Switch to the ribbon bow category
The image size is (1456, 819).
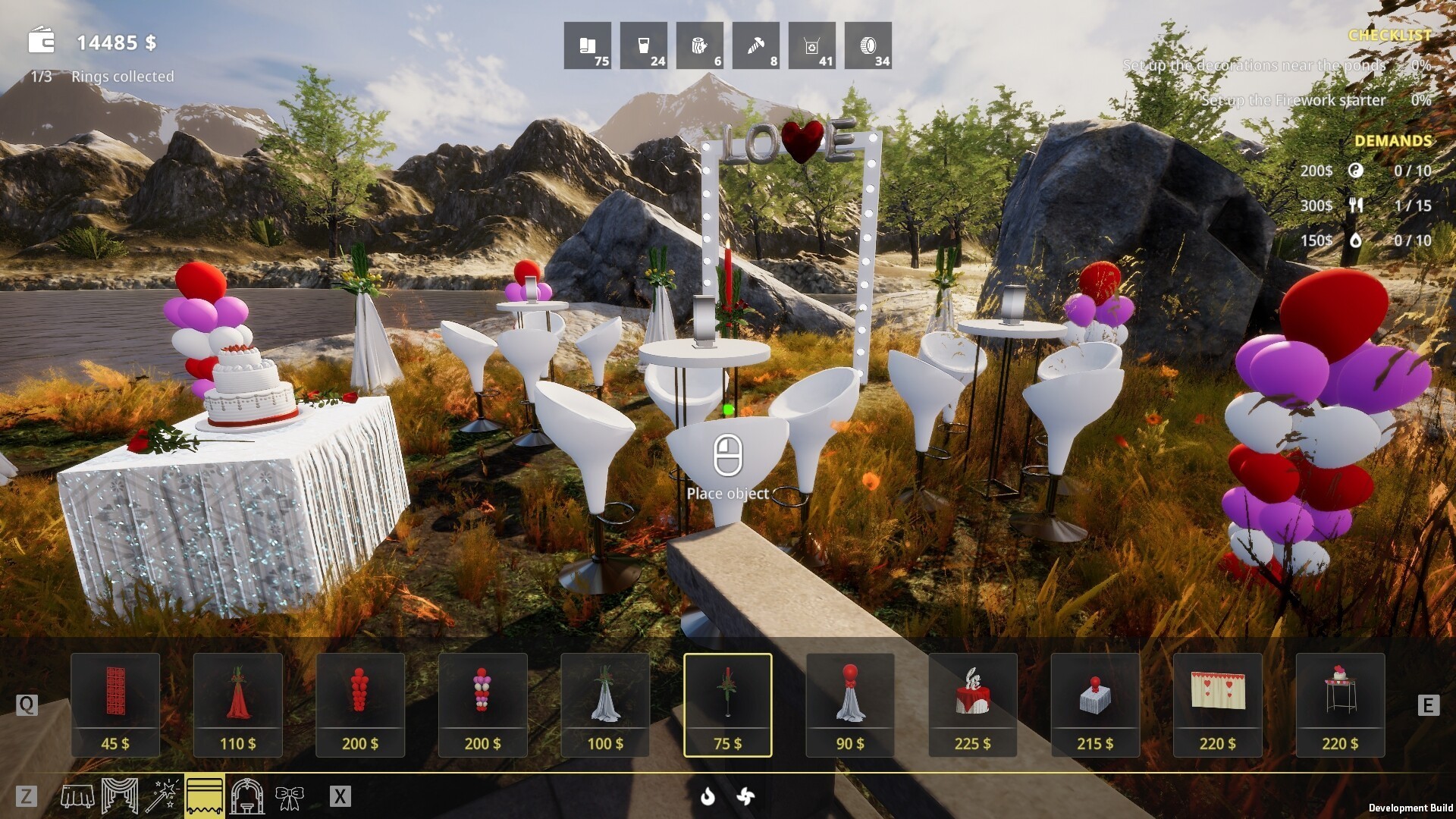pos(289,797)
